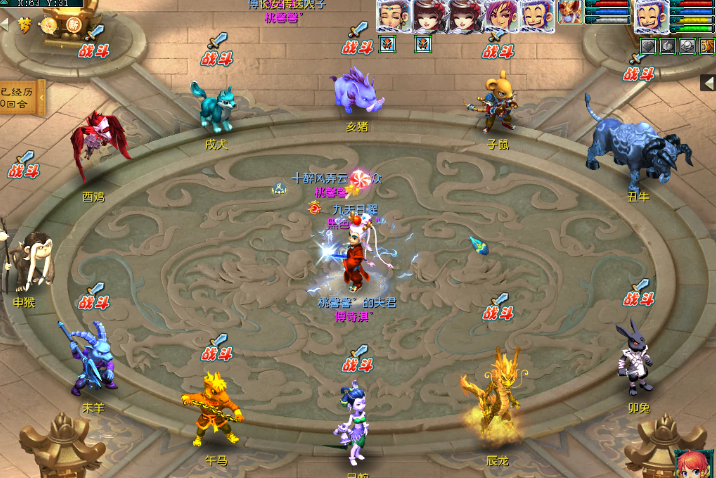
Task: Expand the side panel with the grey arrow
Action: (x=709, y=82)
